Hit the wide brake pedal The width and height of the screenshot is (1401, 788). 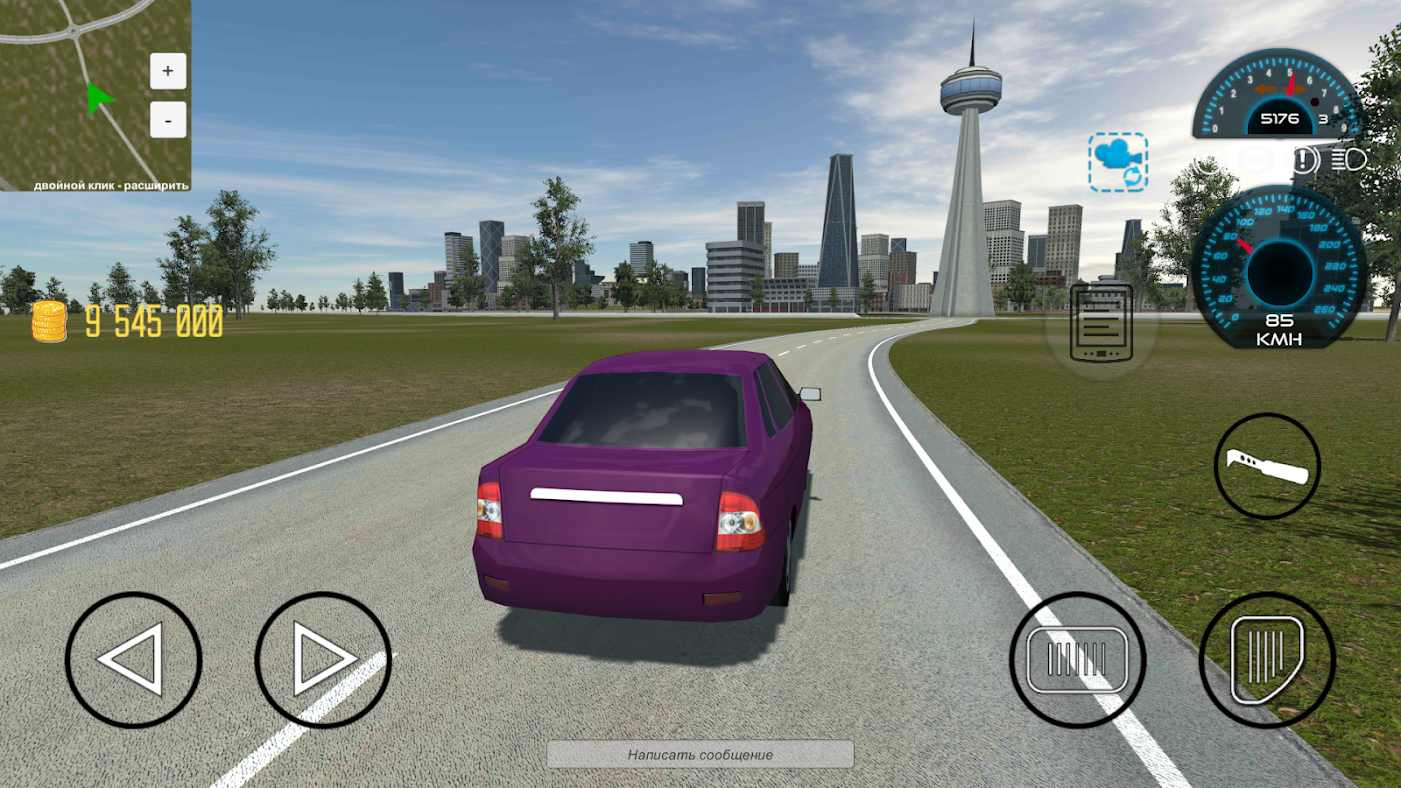coord(1077,660)
